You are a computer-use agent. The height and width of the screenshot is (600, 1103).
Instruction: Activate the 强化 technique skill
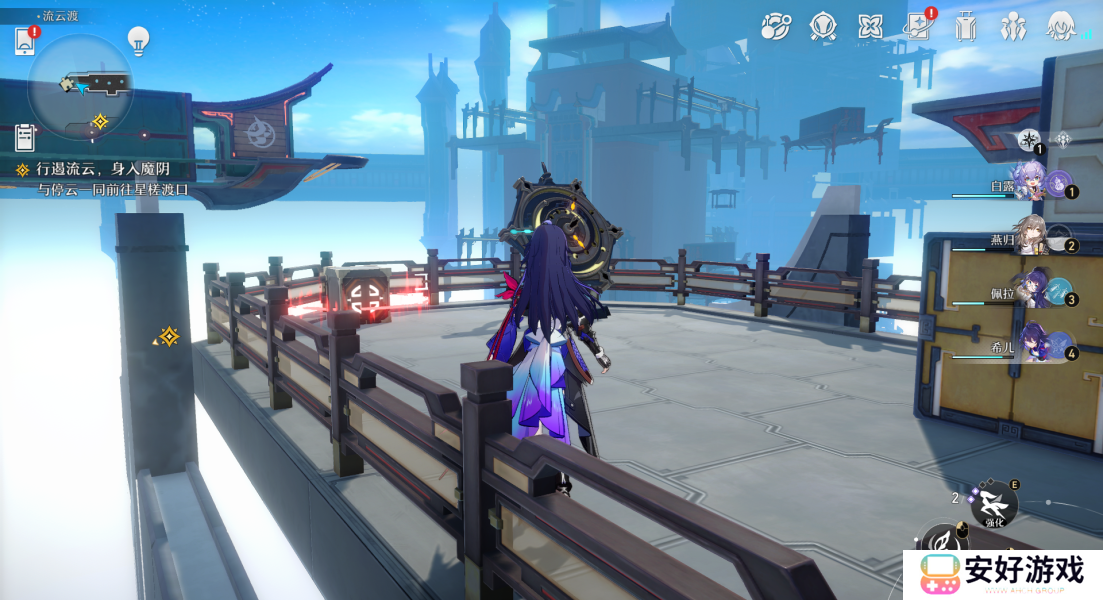(994, 504)
